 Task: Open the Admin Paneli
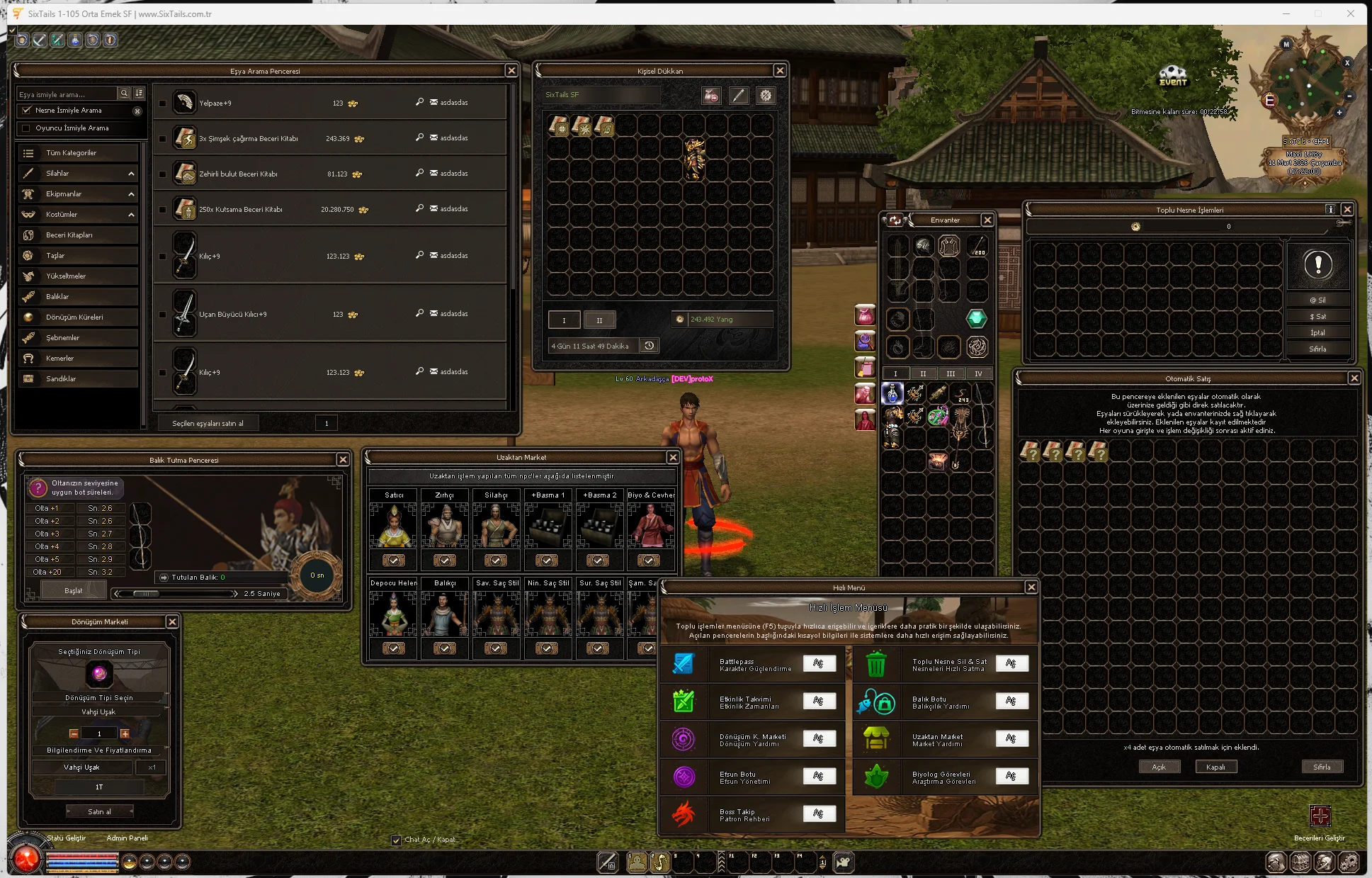tap(127, 838)
